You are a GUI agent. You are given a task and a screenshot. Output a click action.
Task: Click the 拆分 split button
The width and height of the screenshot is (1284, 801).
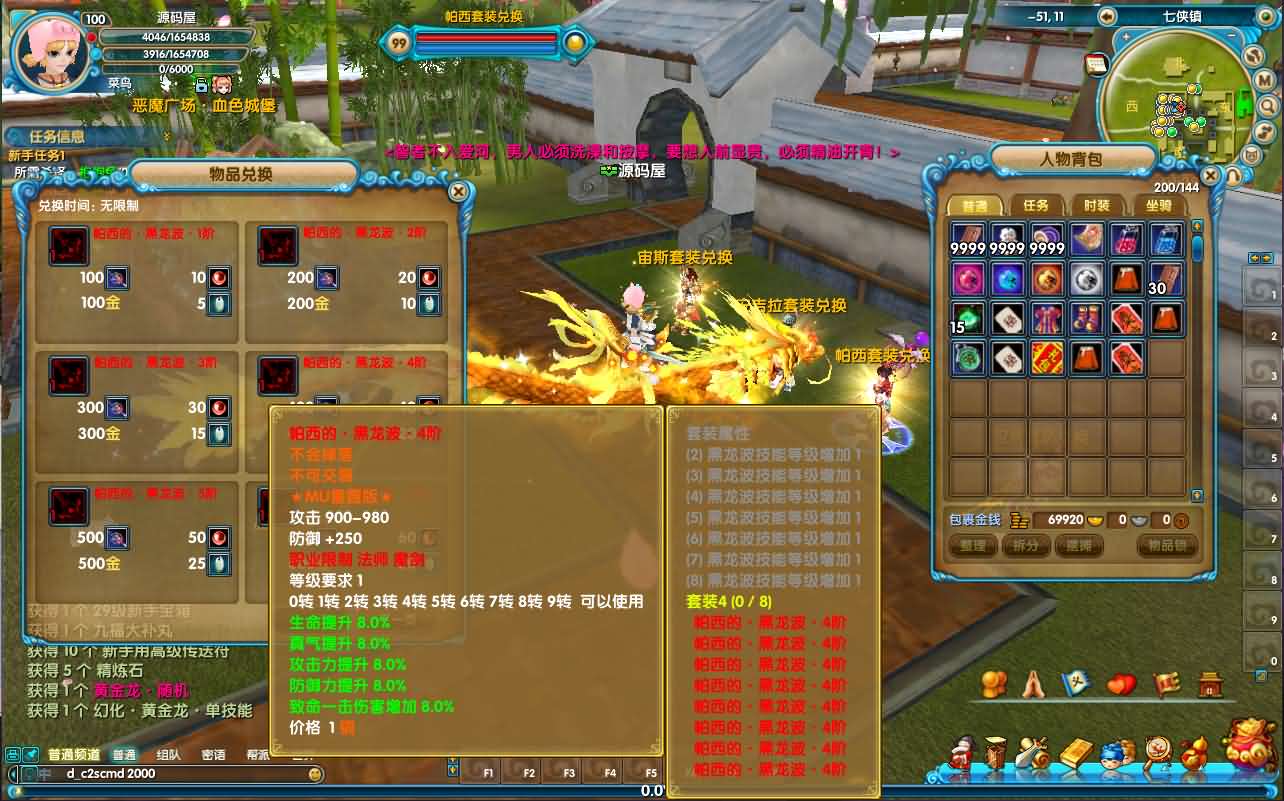tap(1026, 546)
